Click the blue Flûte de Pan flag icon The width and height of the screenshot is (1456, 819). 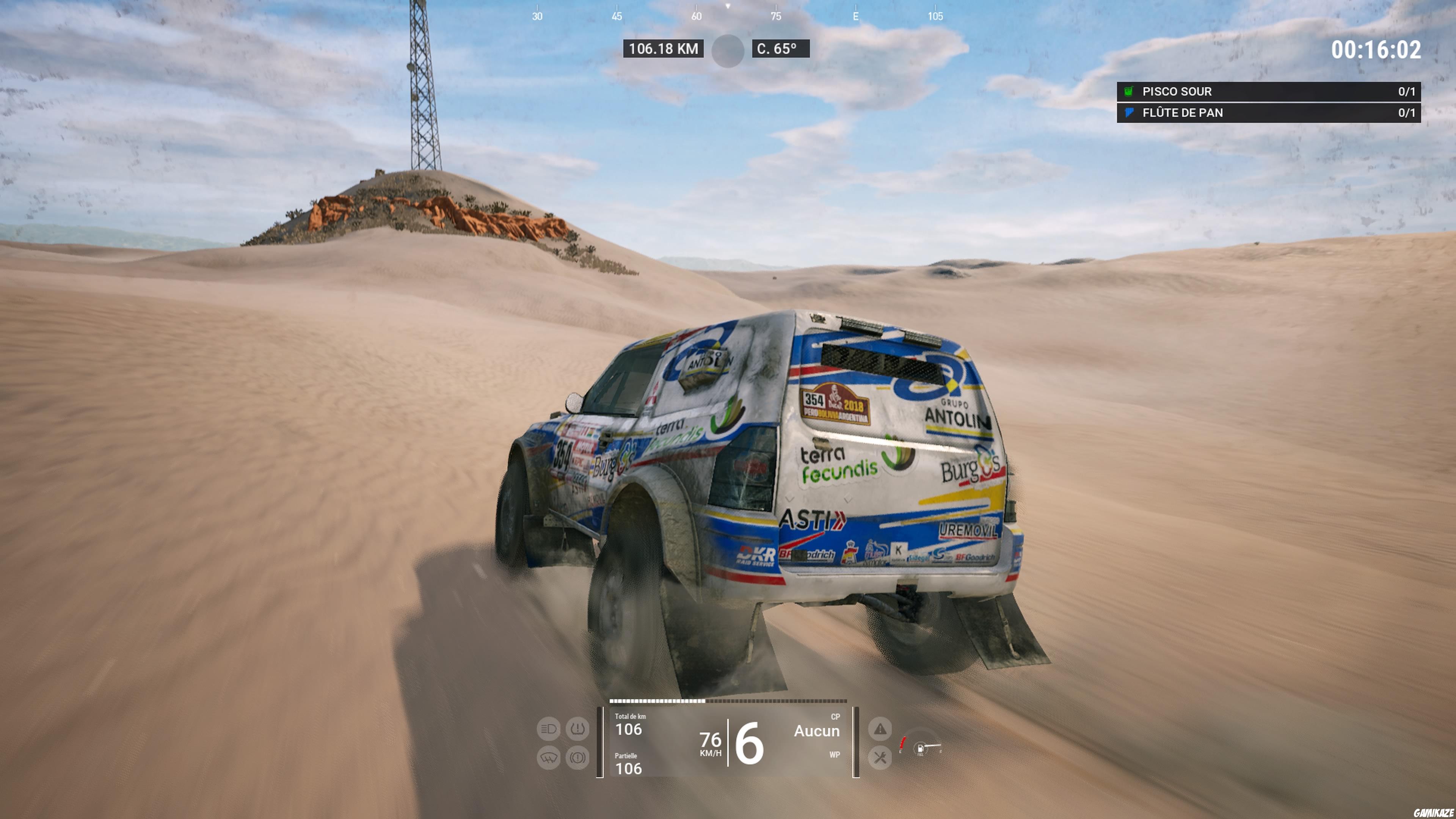[x=1129, y=113]
